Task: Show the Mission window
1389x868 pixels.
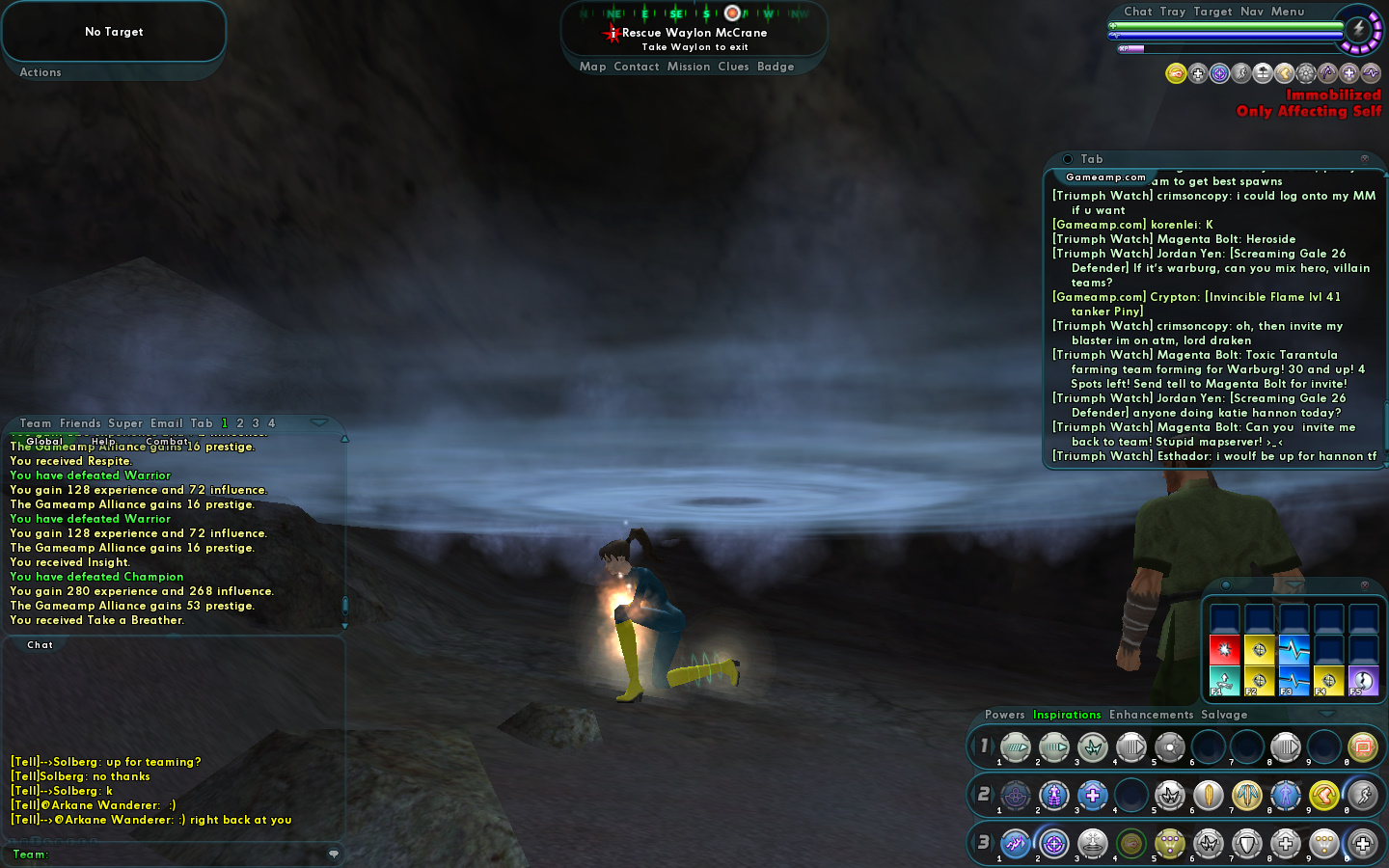Action: [688, 67]
